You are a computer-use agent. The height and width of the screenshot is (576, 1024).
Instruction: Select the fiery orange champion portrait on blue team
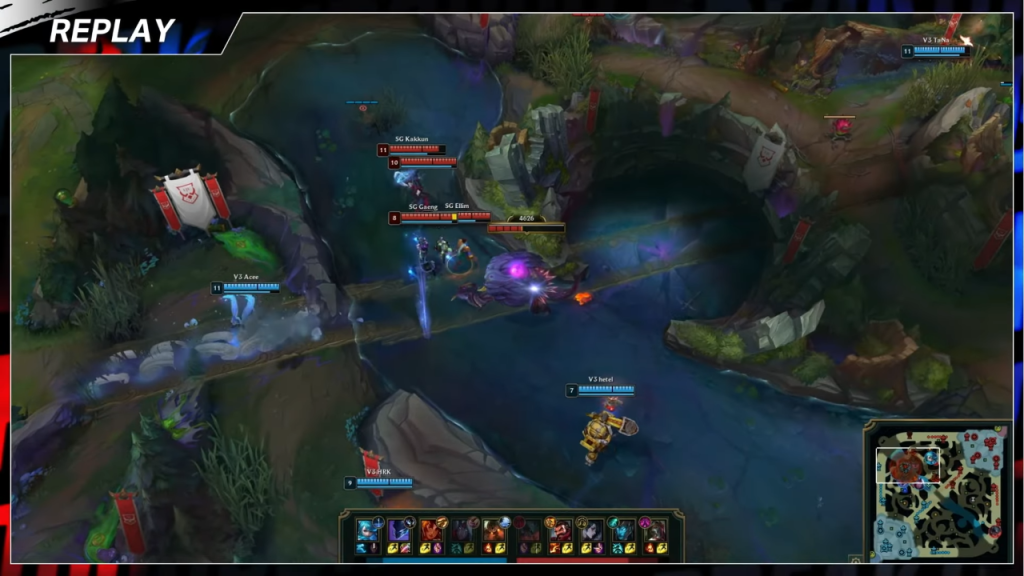[x=430, y=529]
